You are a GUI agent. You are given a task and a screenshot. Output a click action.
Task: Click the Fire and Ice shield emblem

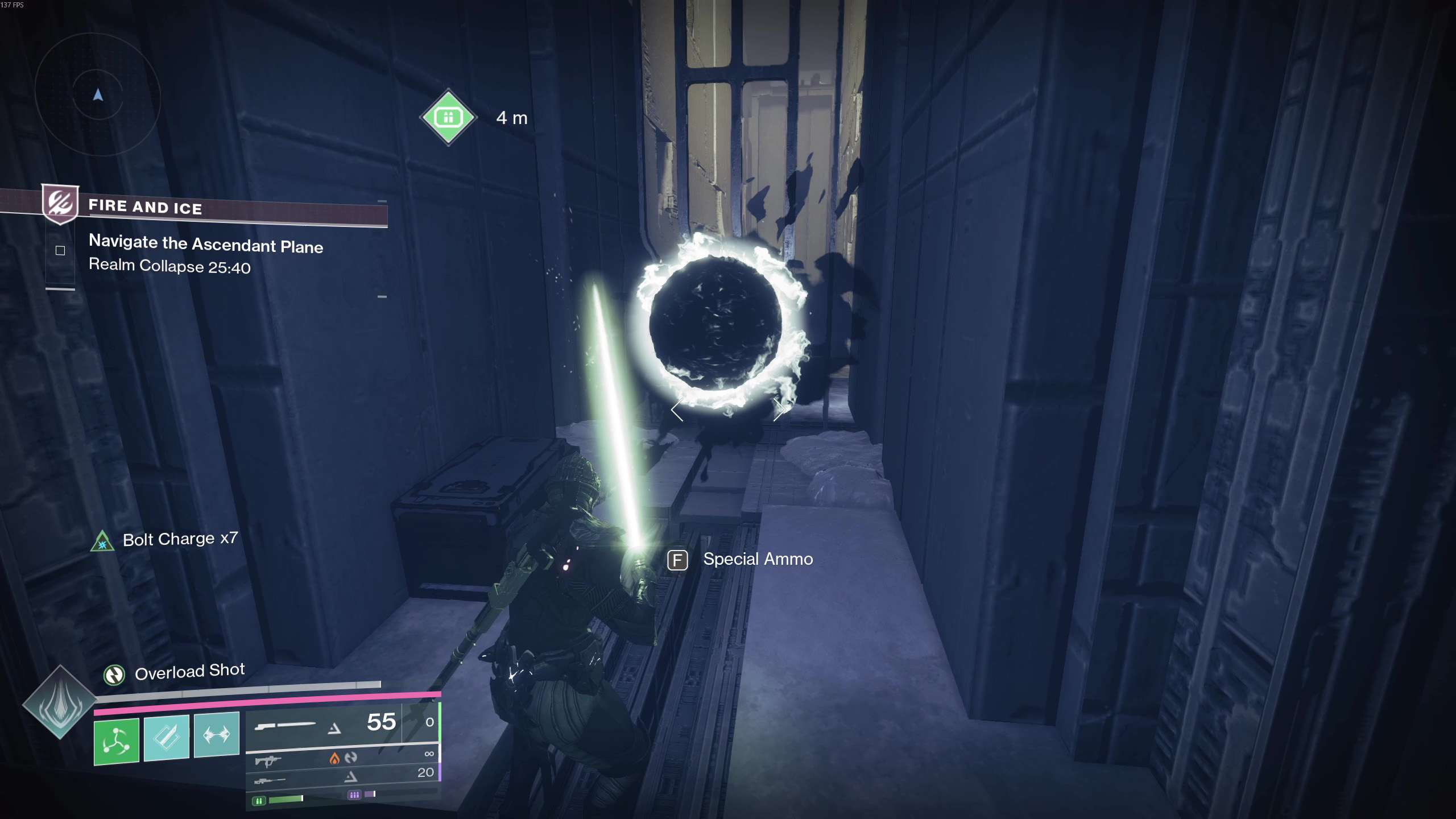tap(60, 203)
